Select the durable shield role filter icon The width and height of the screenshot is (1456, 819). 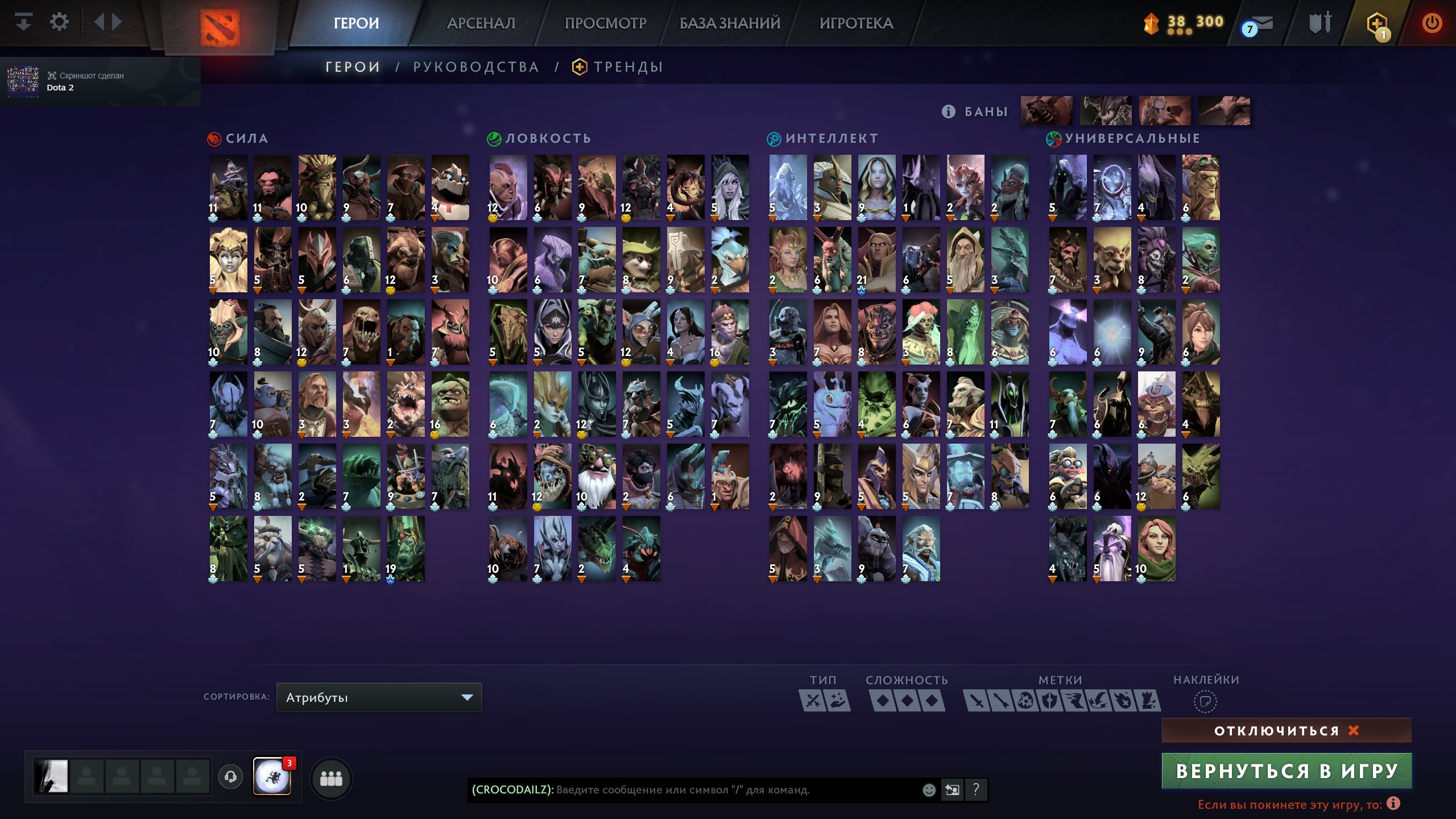click(1050, 702)
